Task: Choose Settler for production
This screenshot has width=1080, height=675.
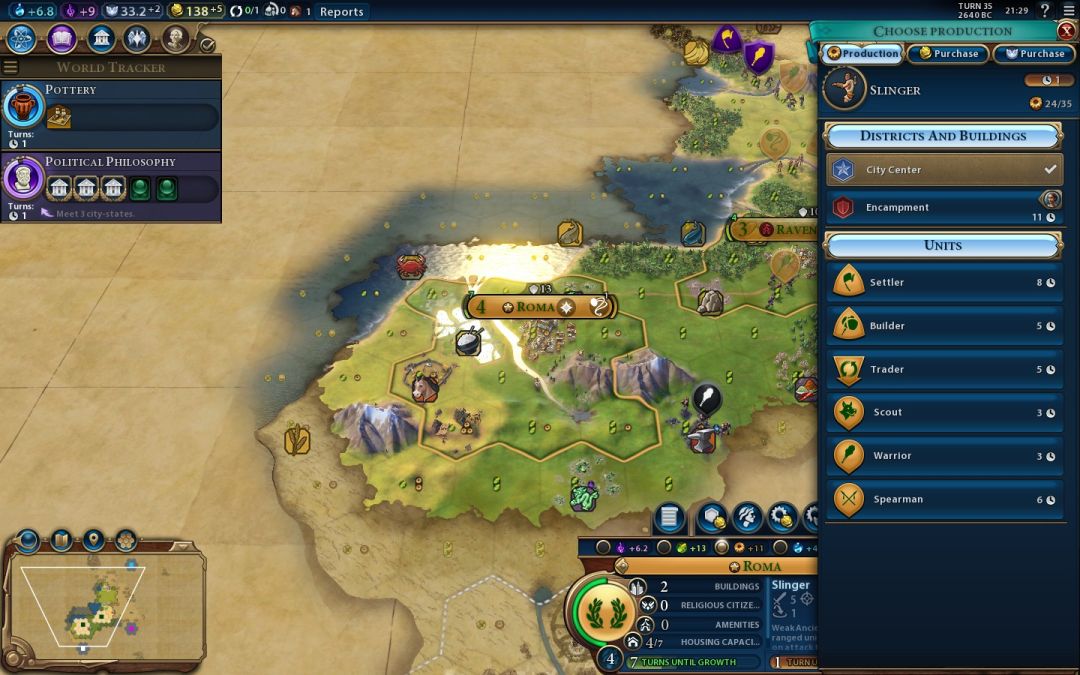Action: point(943,283)
